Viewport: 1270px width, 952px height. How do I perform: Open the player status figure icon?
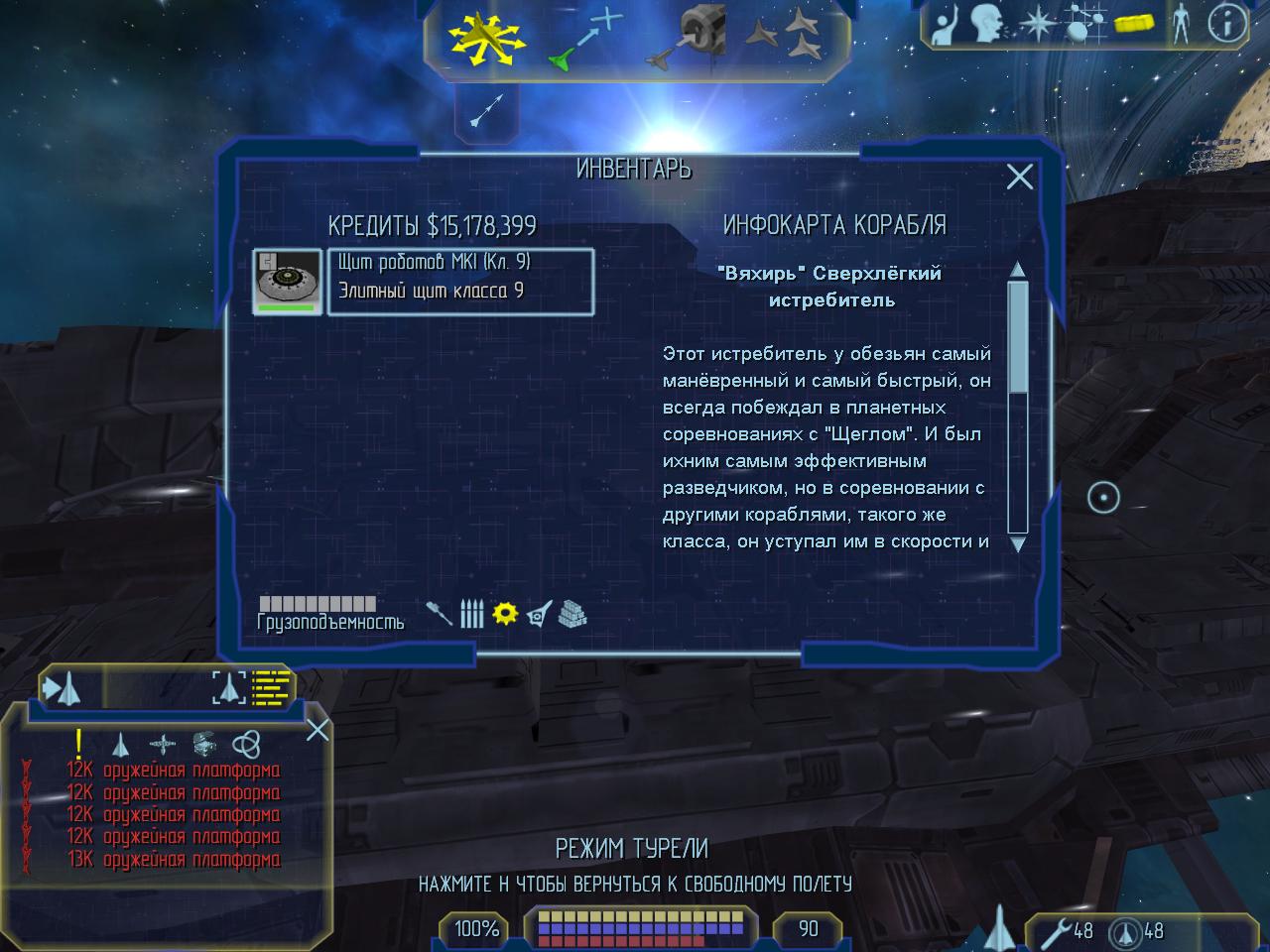pyautogui.click(x=1181, y=24)
